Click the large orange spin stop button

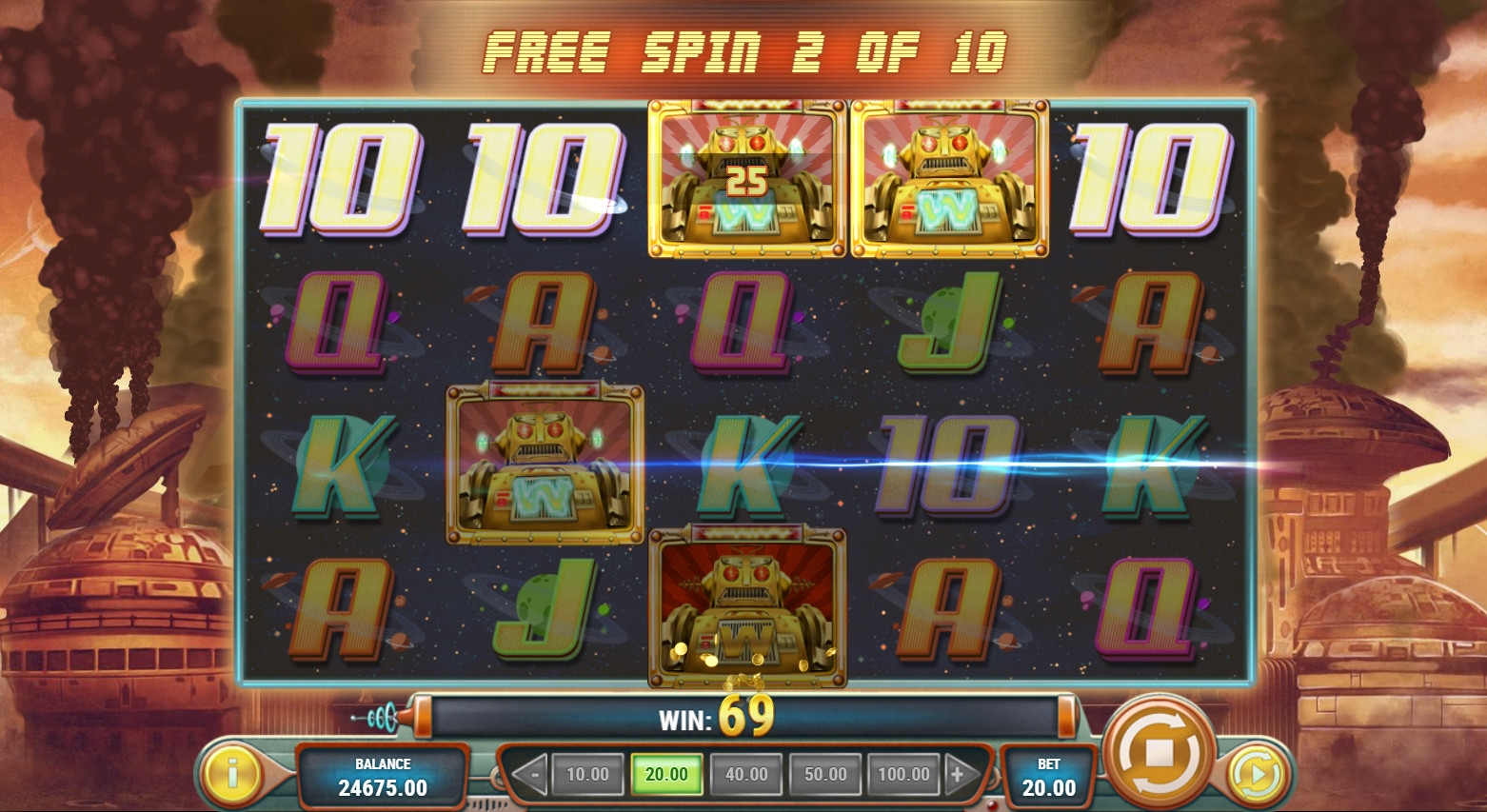(1159, 752)
